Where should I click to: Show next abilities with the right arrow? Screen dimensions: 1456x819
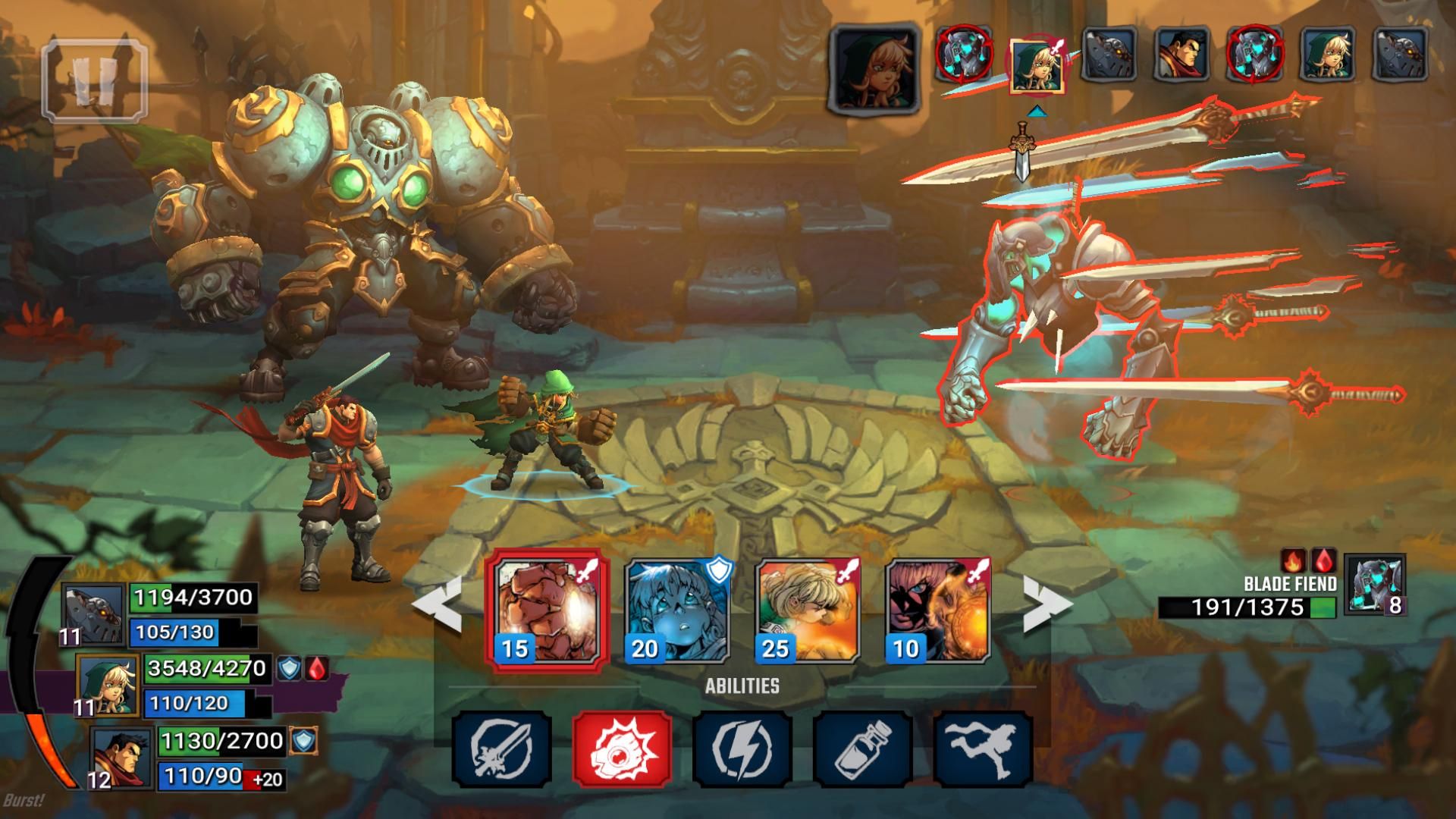1047,604
